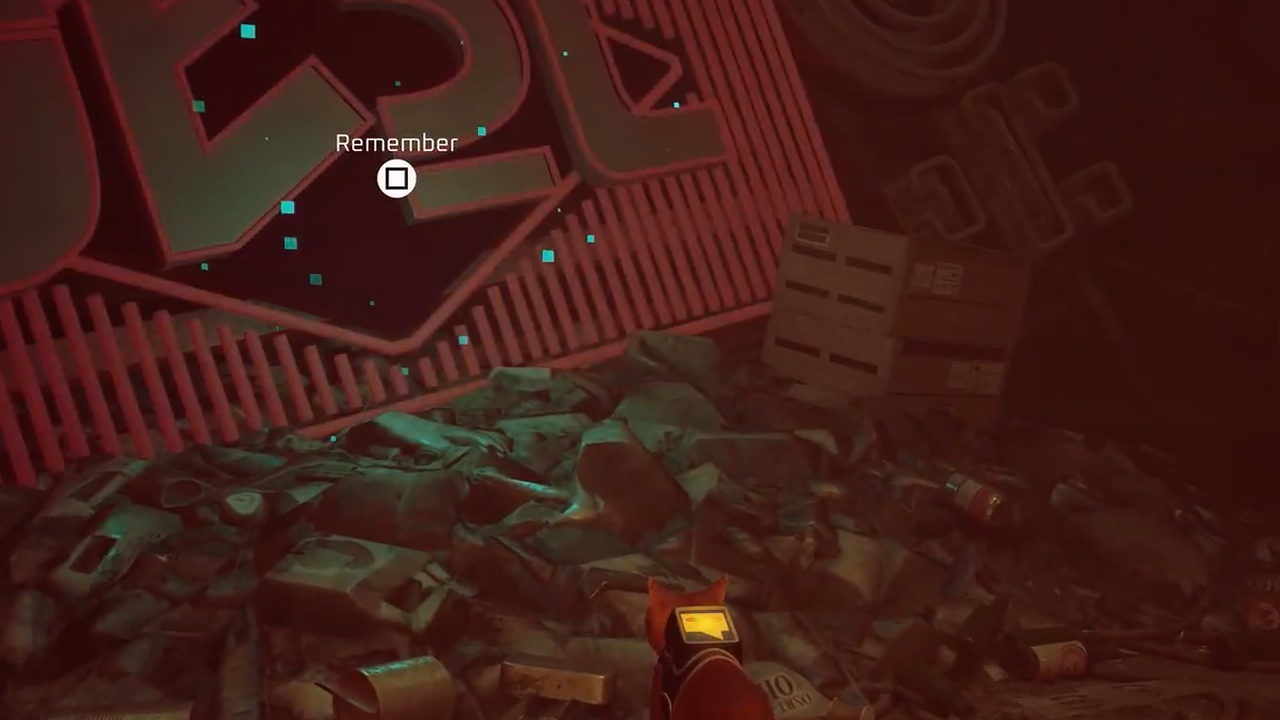The height and width of the screenshot is (720, 1280).
Task: Click the glowing screen on the cat's harness
Action: [704, 622]
